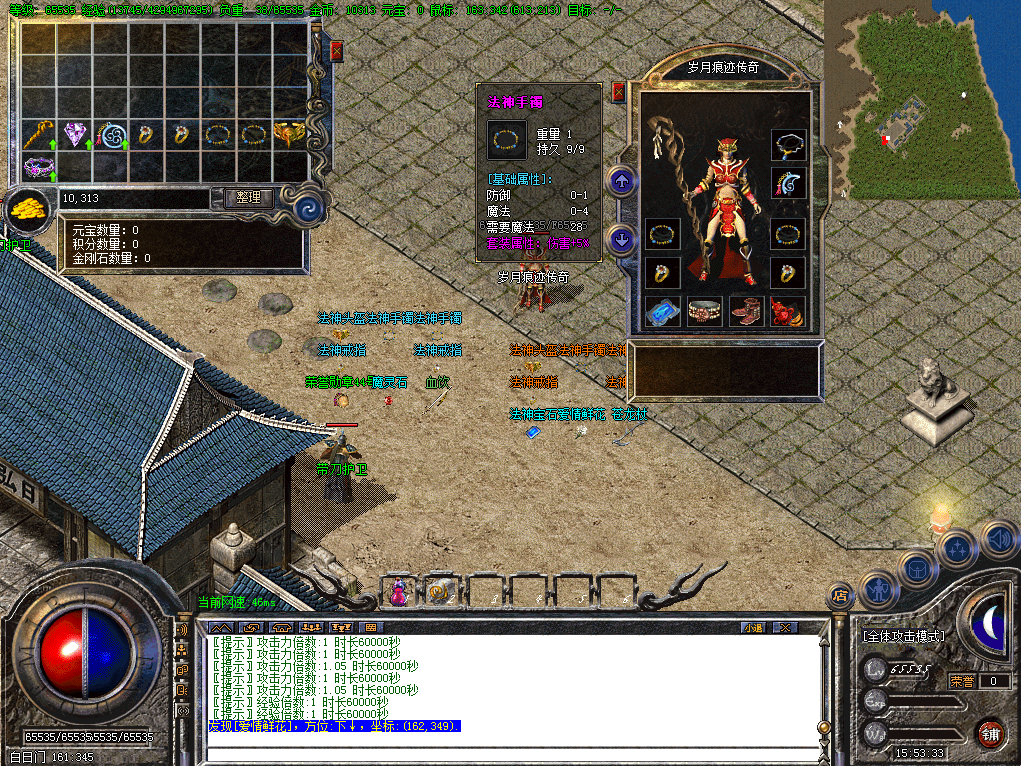Viewport: 1021px width, 766px height.
Task: Open the red 铺 stall button
Action: click(990, 733)
